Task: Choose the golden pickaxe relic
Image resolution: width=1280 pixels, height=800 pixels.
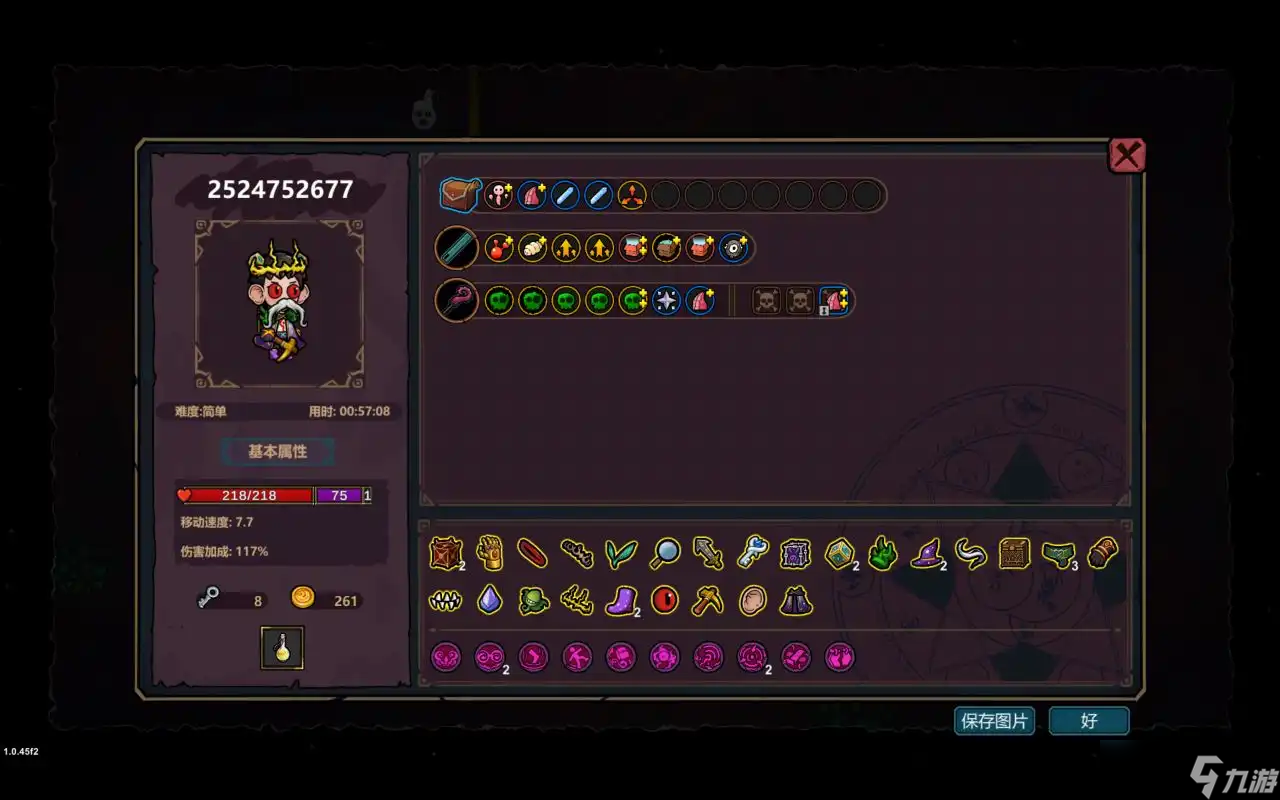Action: [708, 600]
